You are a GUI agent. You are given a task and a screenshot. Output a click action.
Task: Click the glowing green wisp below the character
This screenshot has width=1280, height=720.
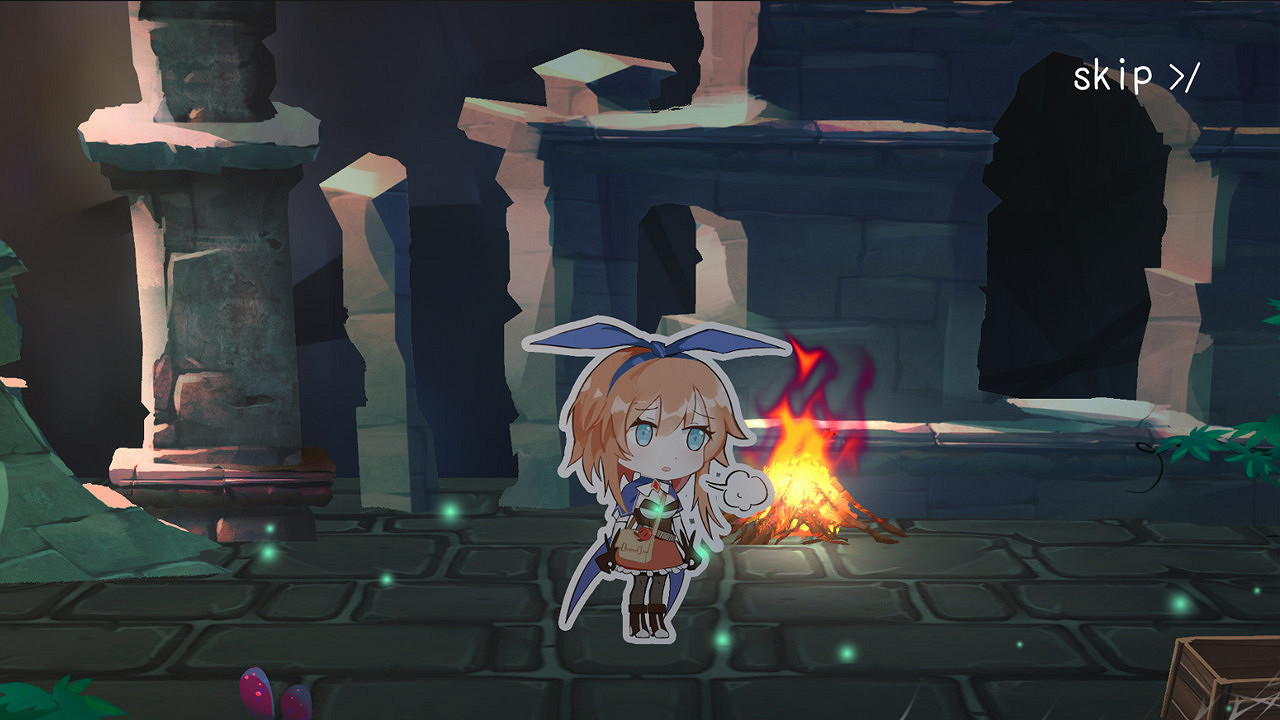tap(724, 640)
